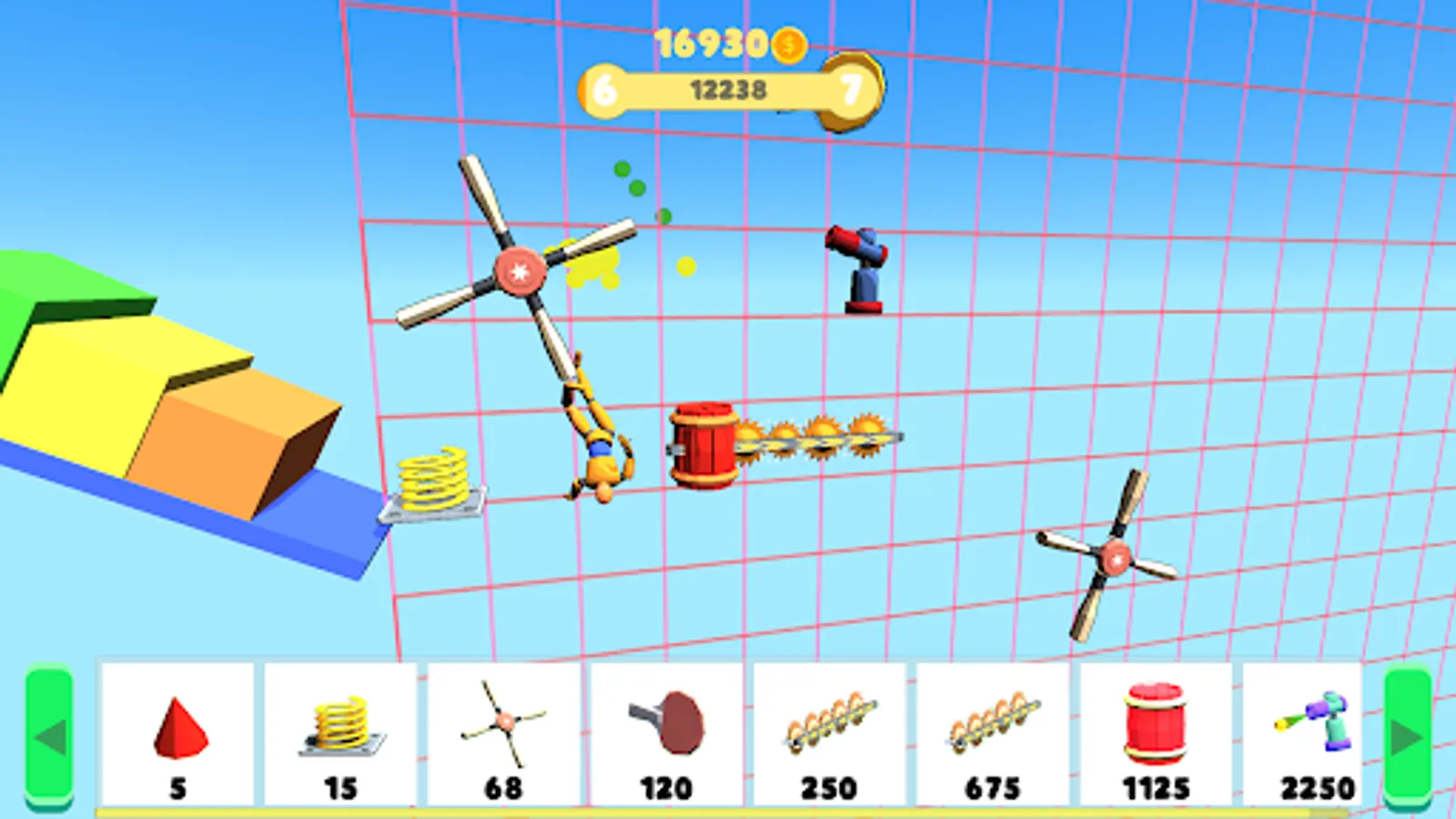Tap the level 7 badge on the progress bar

851,87
